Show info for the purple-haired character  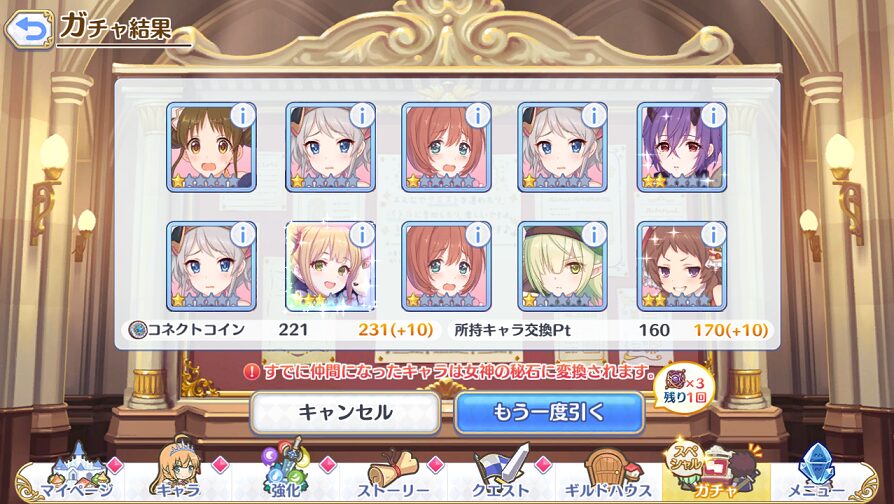tap(712, 116)
